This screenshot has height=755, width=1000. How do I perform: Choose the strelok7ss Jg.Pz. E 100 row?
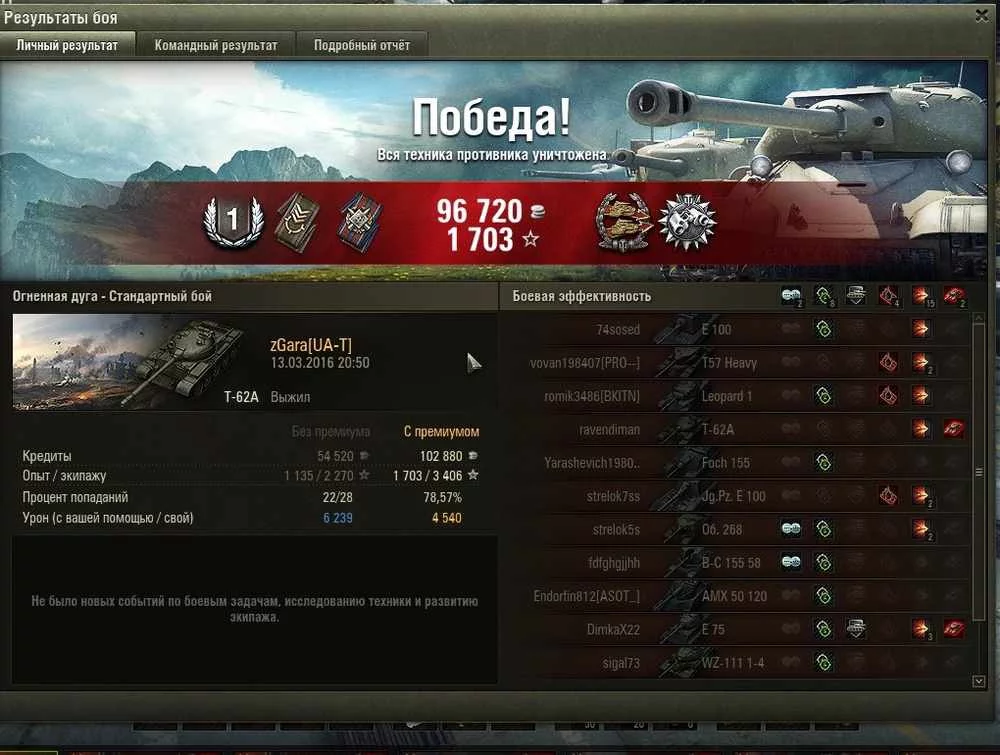735,496
